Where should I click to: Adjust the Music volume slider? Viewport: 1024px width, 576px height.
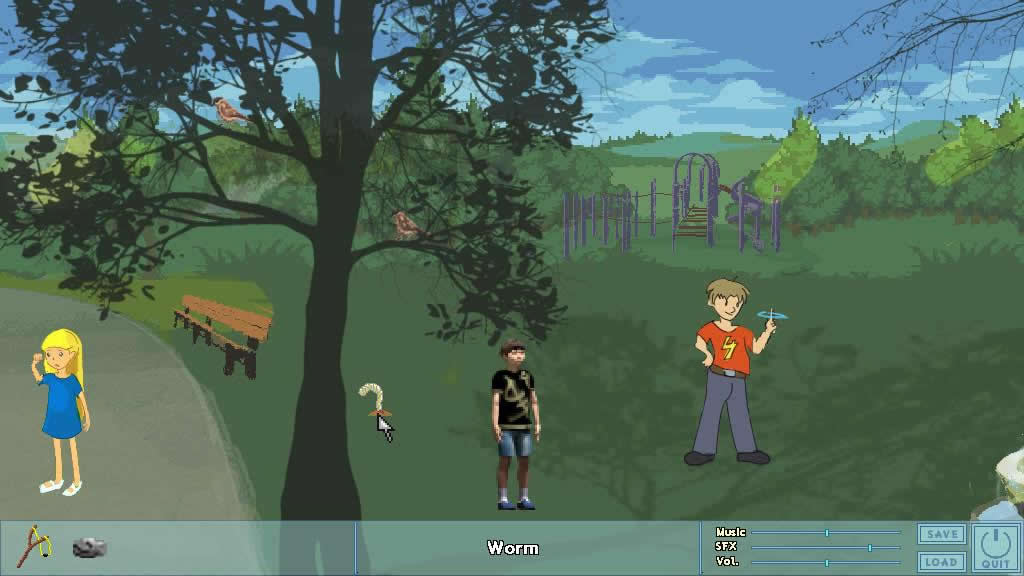[826, 533]
